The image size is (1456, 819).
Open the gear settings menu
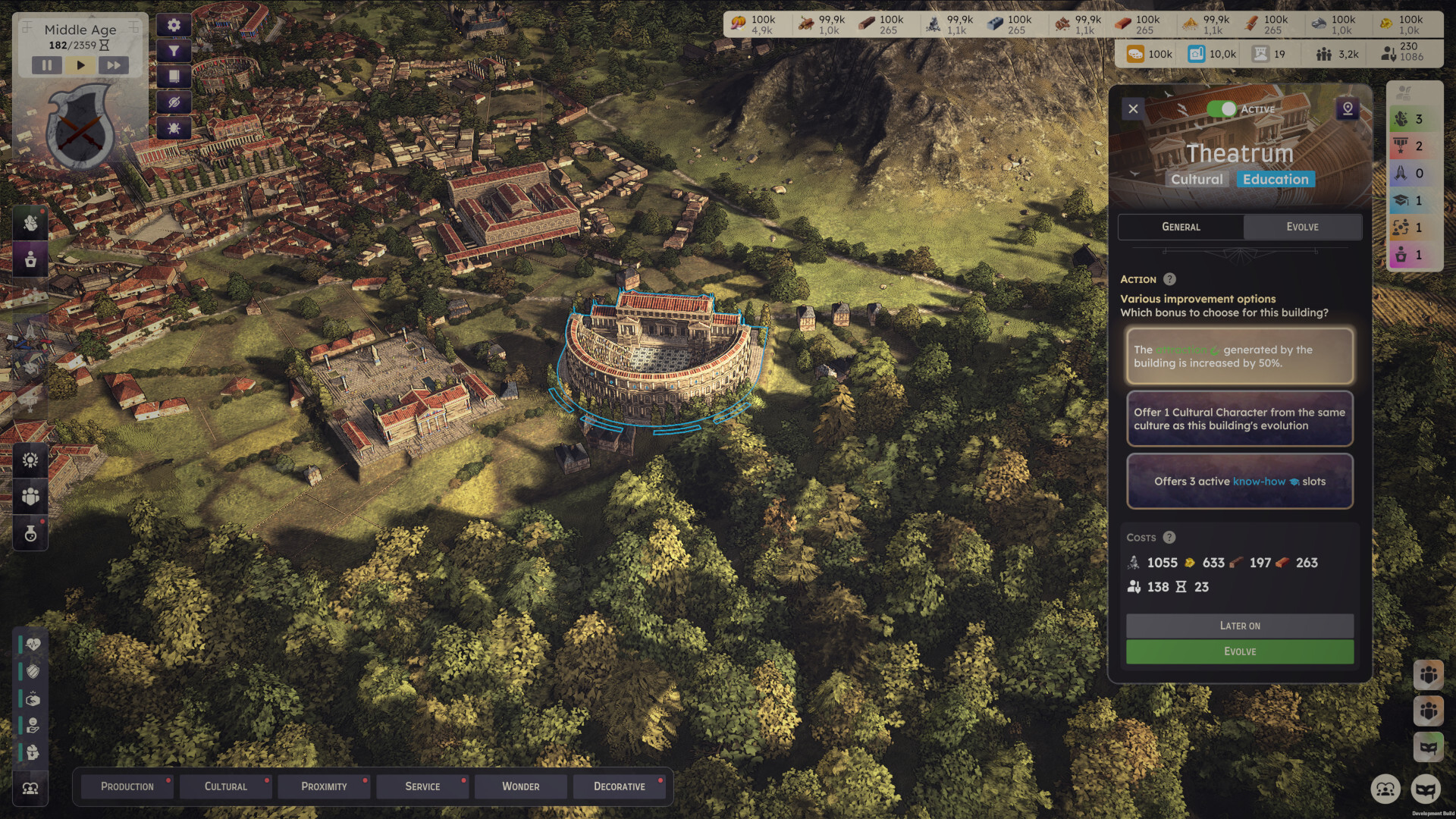pyautogui.click(x=174, y=25)
